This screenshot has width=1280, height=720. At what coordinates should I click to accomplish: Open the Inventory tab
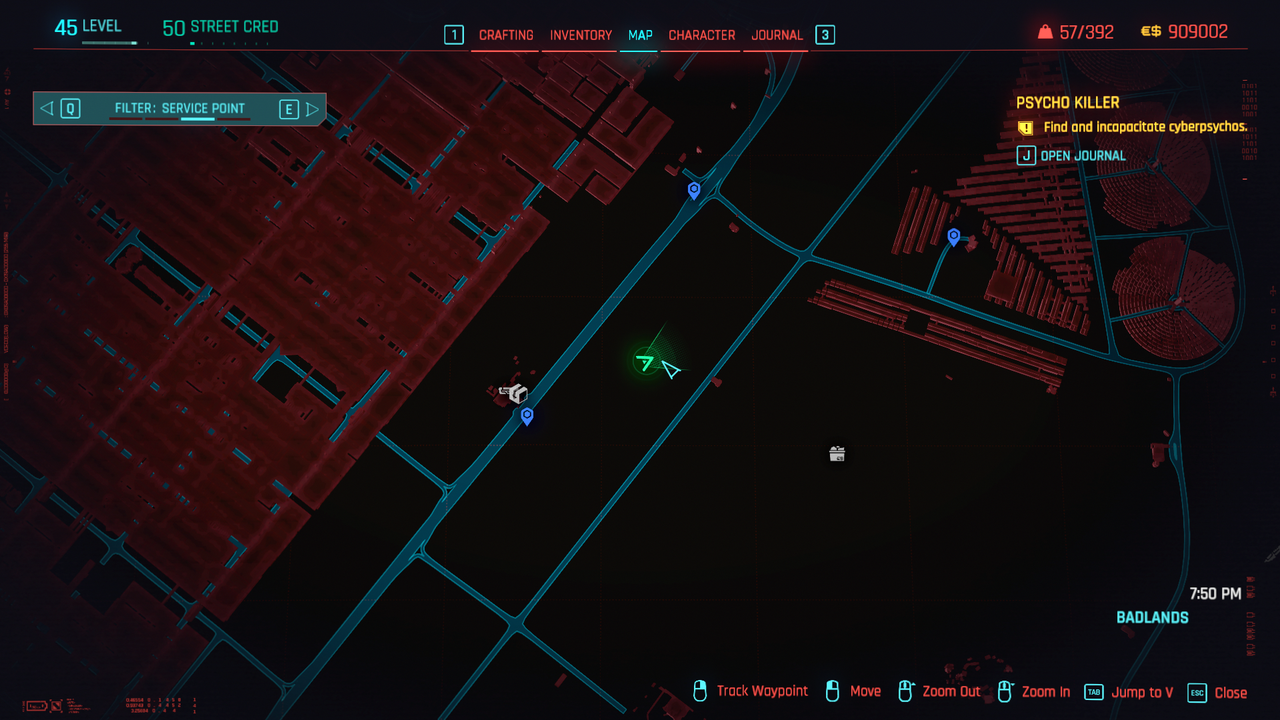580,35
